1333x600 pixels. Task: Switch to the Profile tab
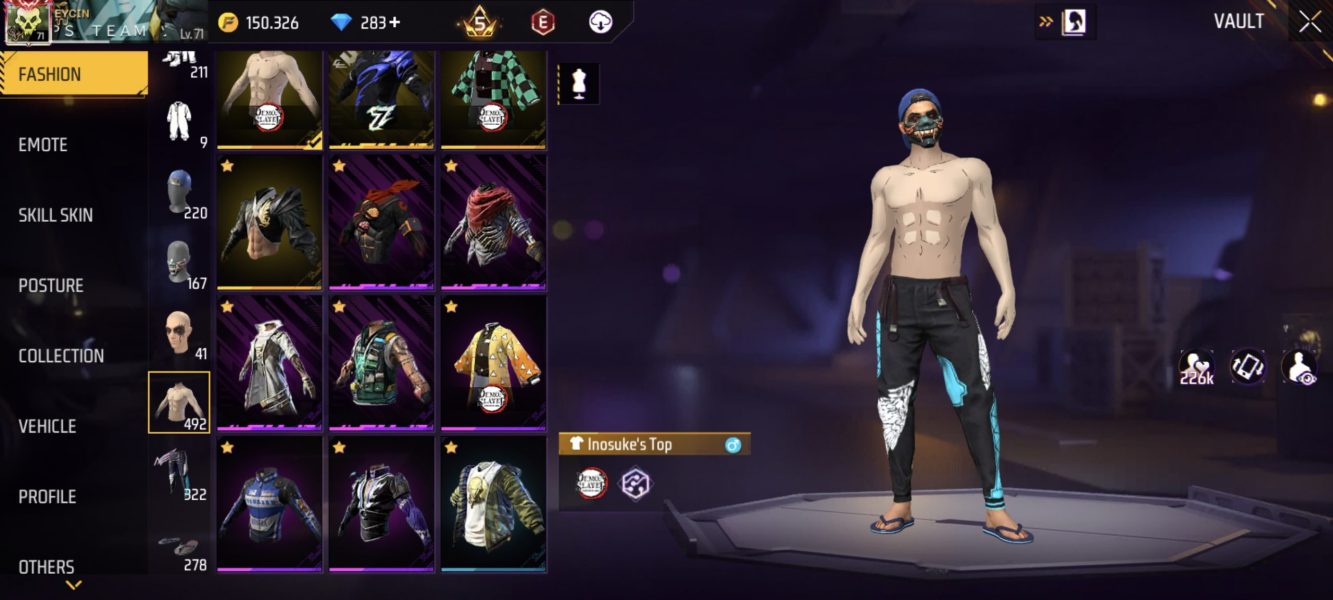click(47, 497)
